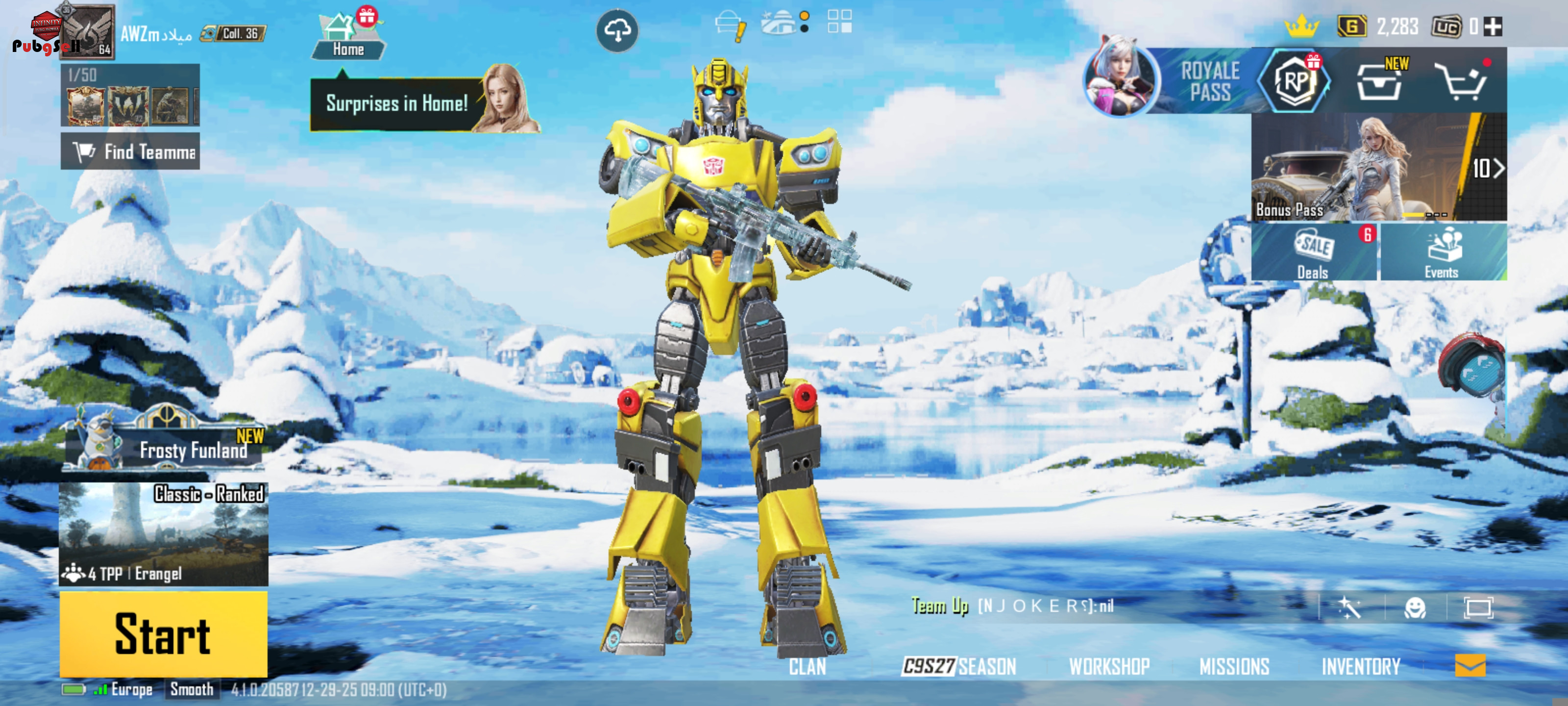Open the C9S27 Season menu
The image size is (1568, 706).
pyautogui.click(x=959, y=666)
